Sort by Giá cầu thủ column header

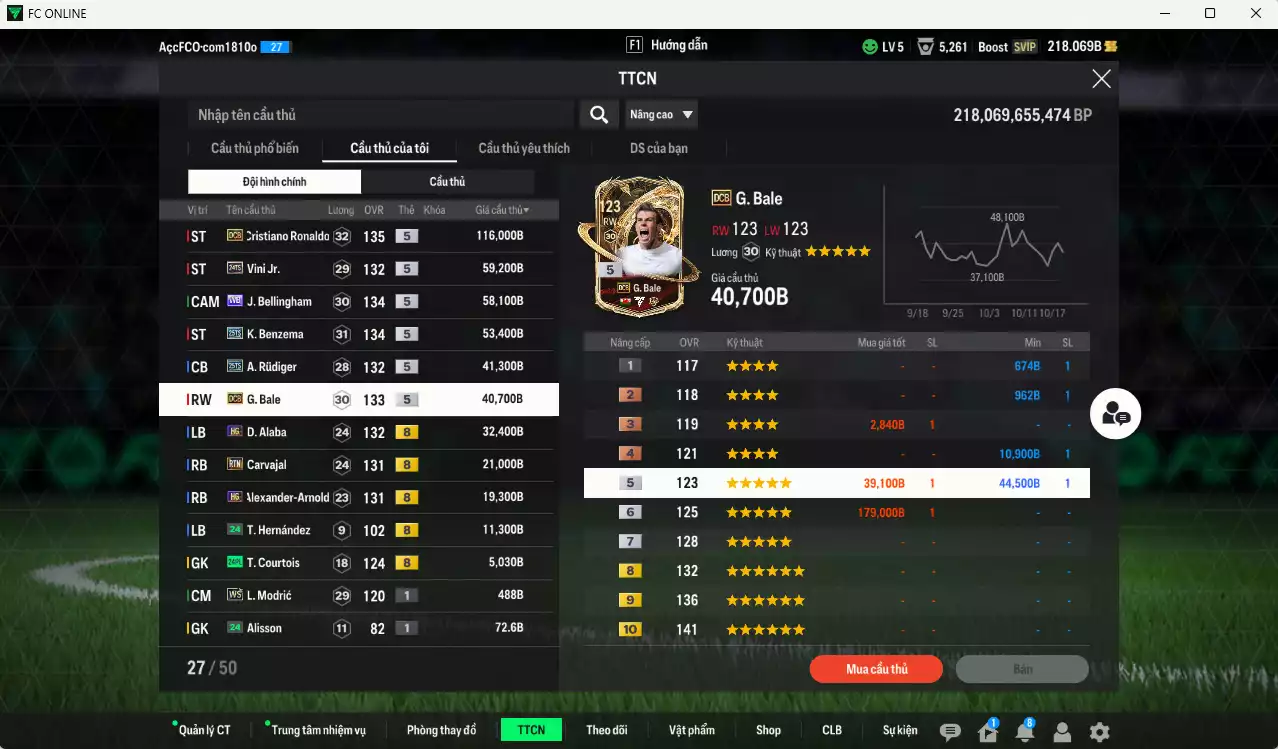[x=502, y=210]
